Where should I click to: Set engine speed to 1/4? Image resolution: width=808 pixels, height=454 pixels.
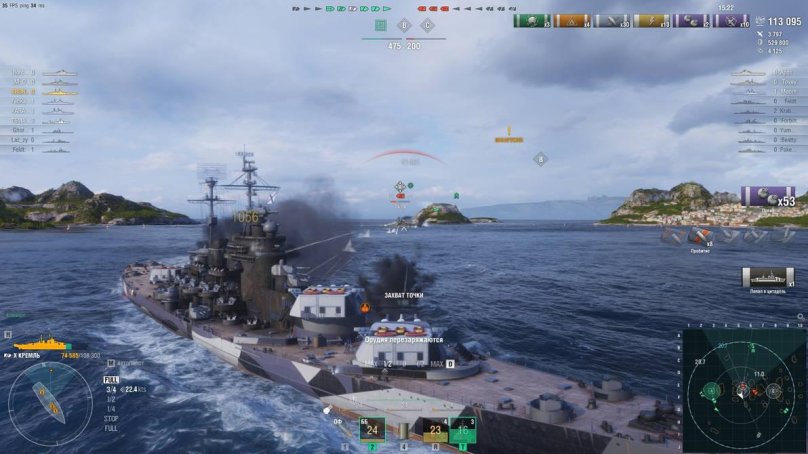pos(110,408)
